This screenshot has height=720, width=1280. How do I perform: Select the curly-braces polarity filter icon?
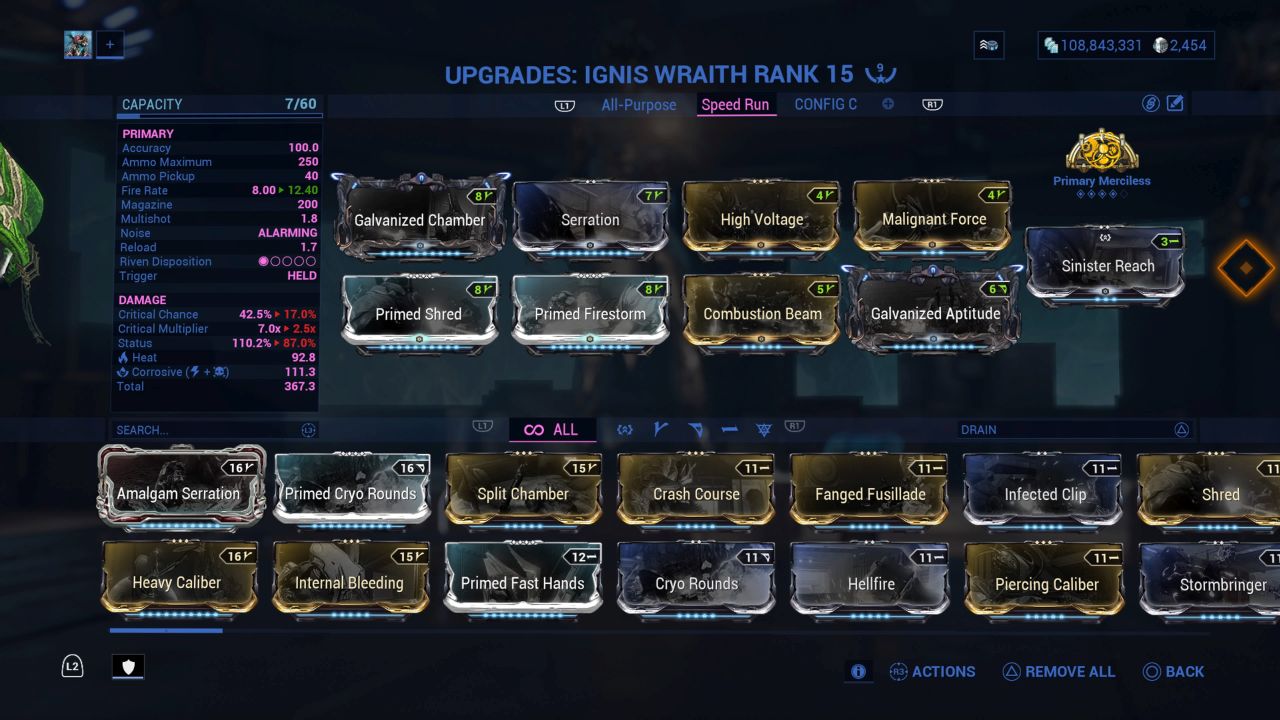pos(625,428)
